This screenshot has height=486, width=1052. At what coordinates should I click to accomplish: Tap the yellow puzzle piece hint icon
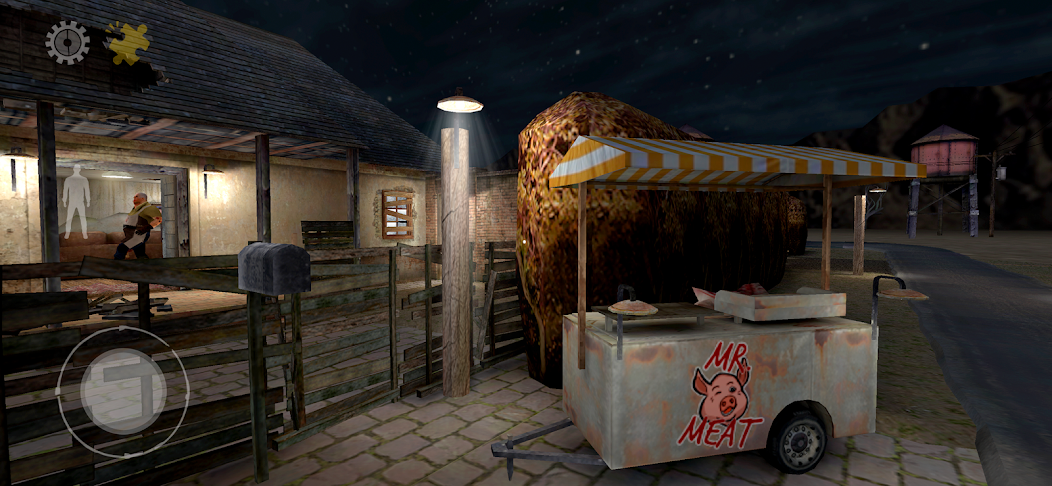[x=129, y=44]
